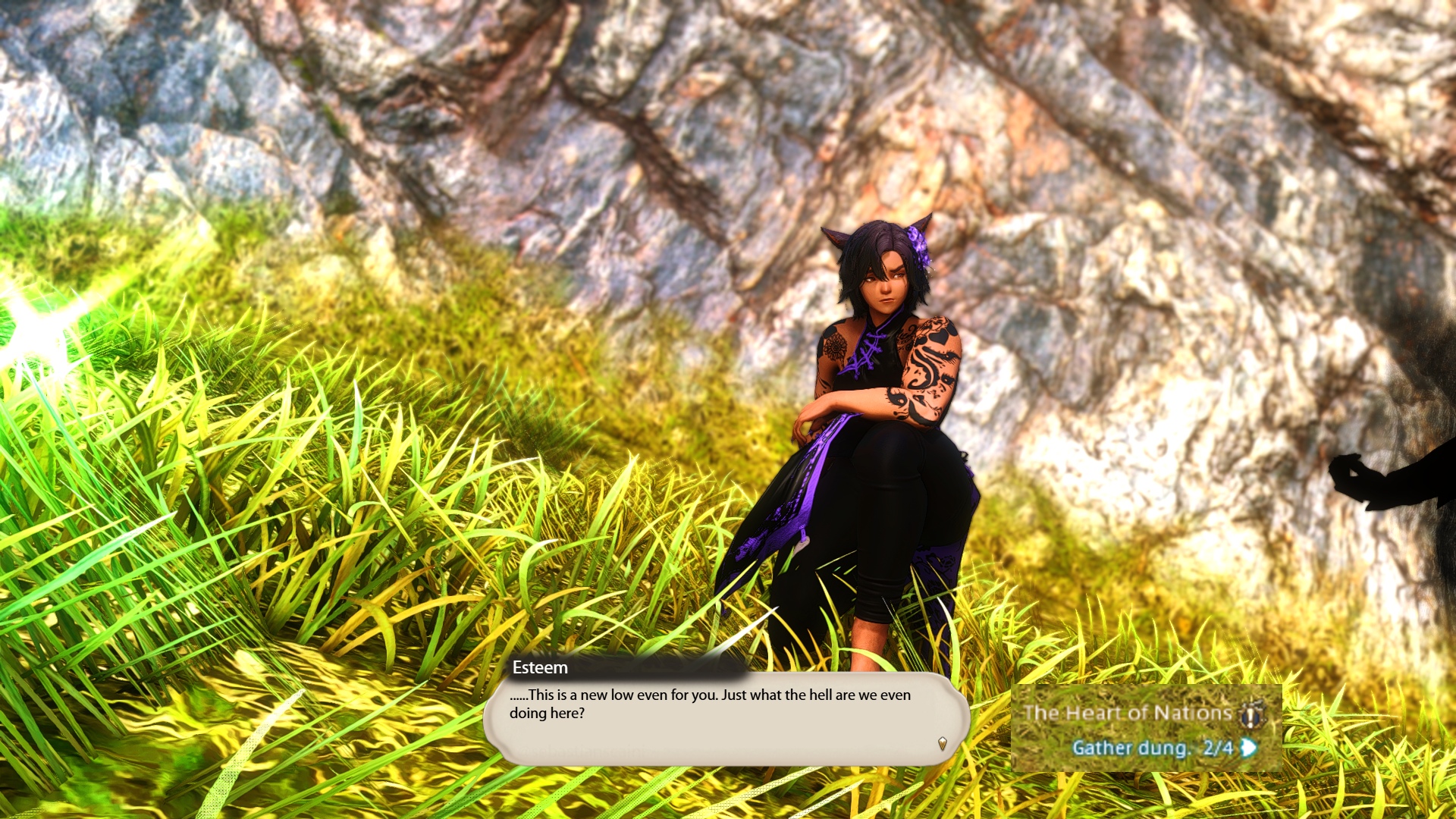Click the dialogue continue arrow marker

pos(942,743)
